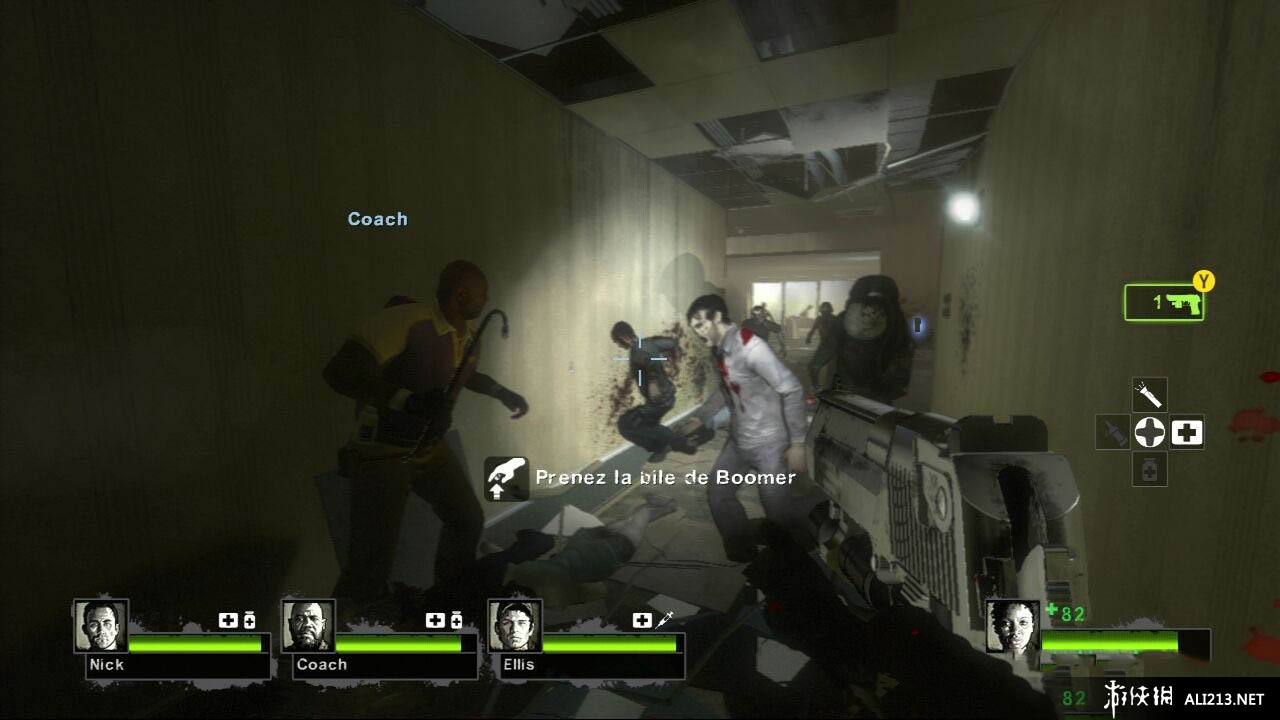Click the Coach nametag floating above the survivor
1280x720 pixels.
tap(377, 218)
